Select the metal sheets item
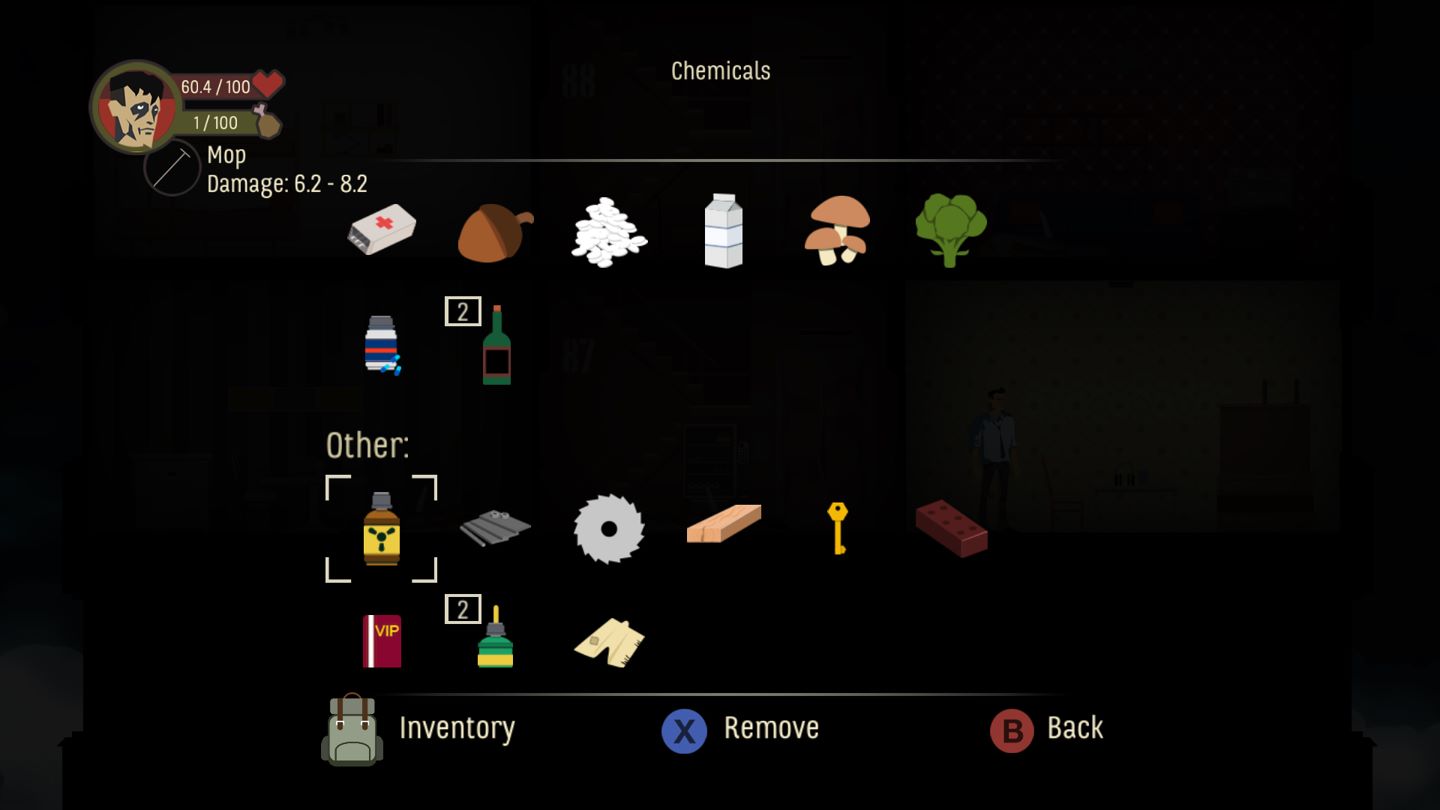 click(494, 530)
